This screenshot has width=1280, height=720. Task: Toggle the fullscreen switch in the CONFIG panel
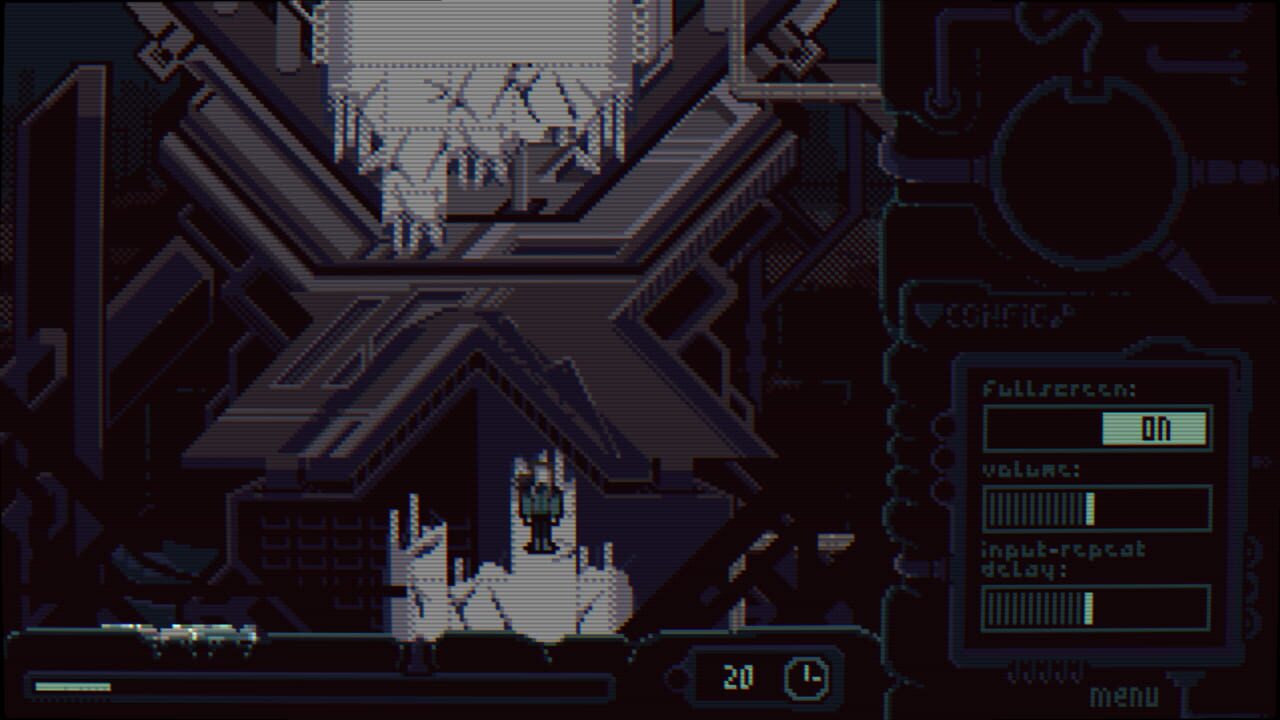[x=1098, y=427]
